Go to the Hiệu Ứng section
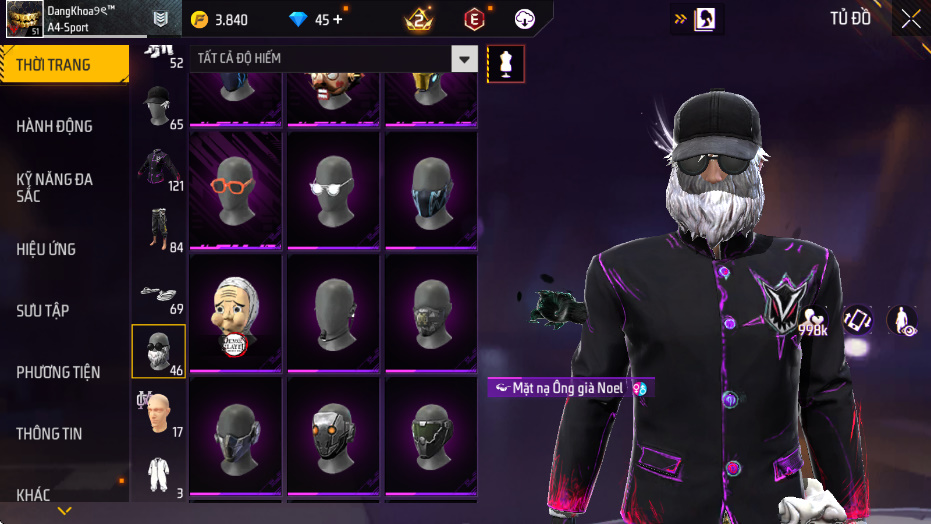This screenshot has width=931, height=524. click(46, 249)
